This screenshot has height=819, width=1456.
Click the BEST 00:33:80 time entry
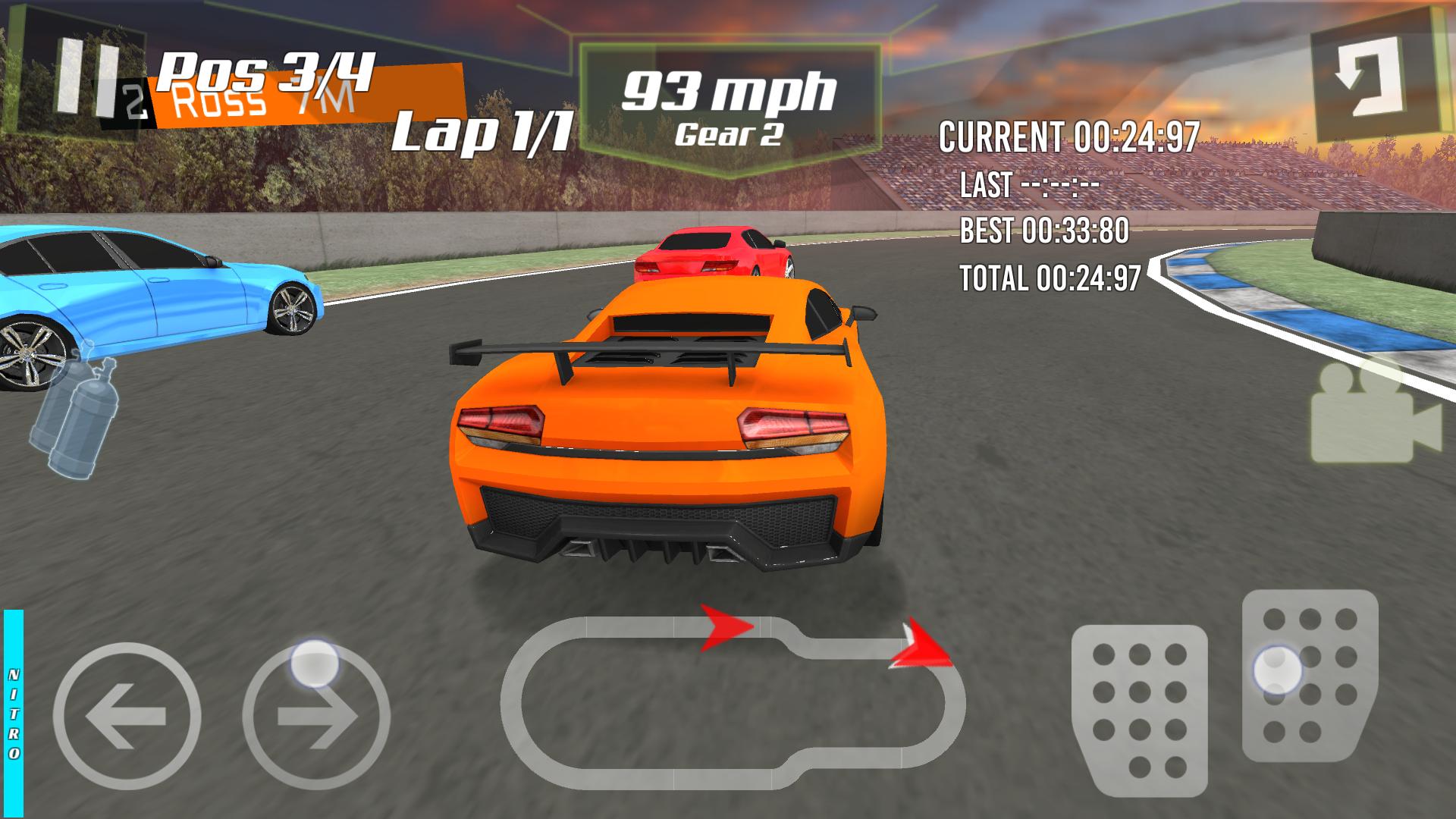[x=1045, y=227]
